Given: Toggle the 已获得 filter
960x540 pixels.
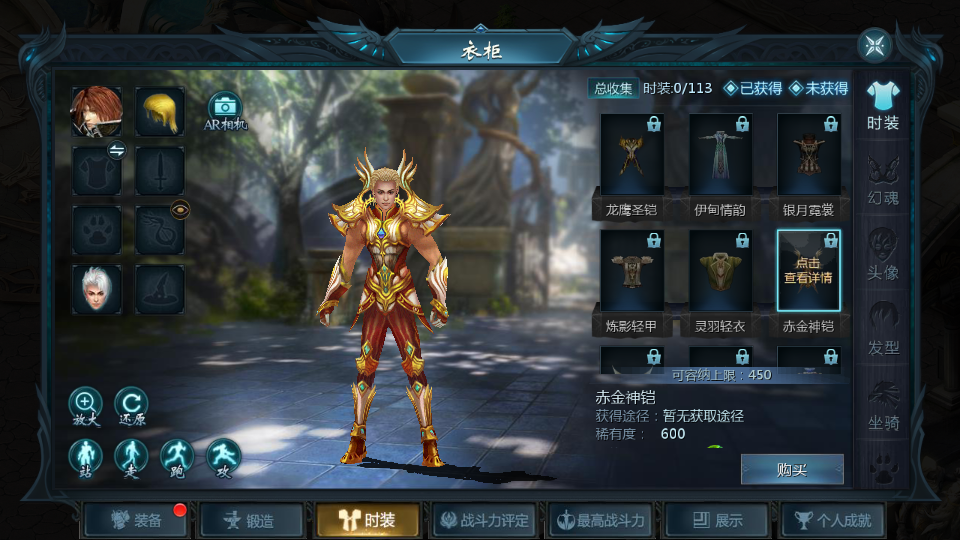Looking at the screenshot, I should coord(753,88).
